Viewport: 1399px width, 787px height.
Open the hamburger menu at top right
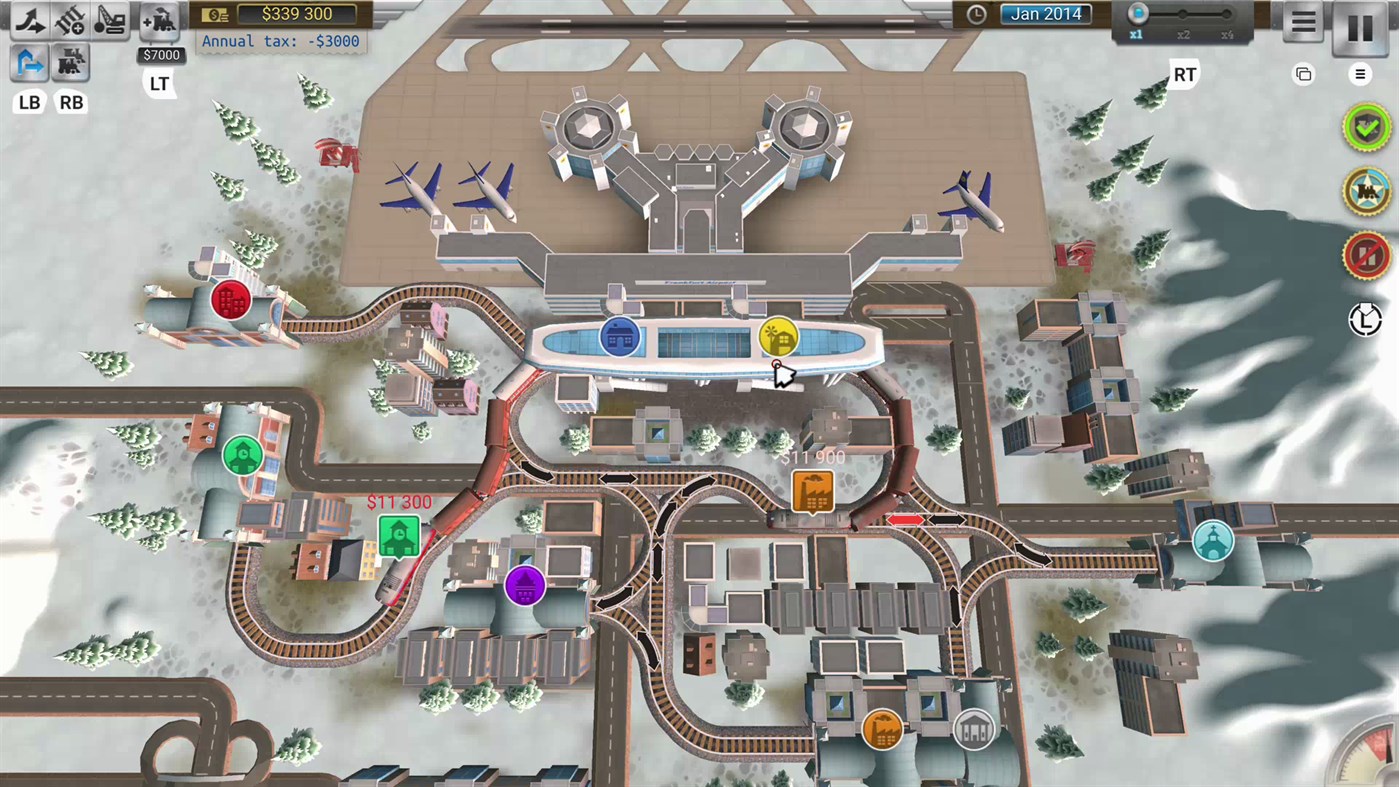pyautogui.click(x=1301, y=22)
